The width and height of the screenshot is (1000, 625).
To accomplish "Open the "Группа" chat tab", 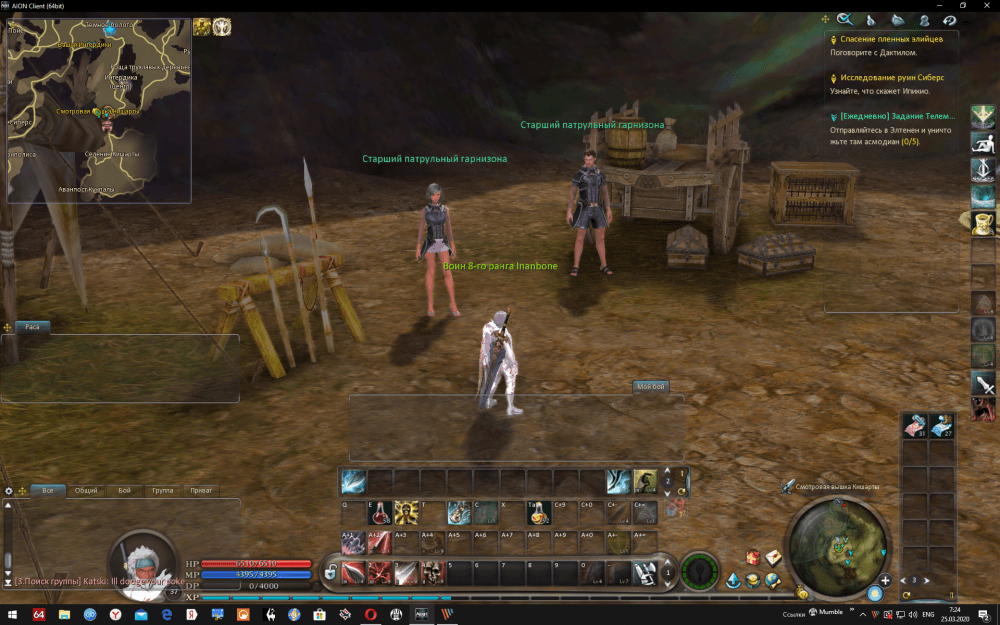I will coord(162,491).
